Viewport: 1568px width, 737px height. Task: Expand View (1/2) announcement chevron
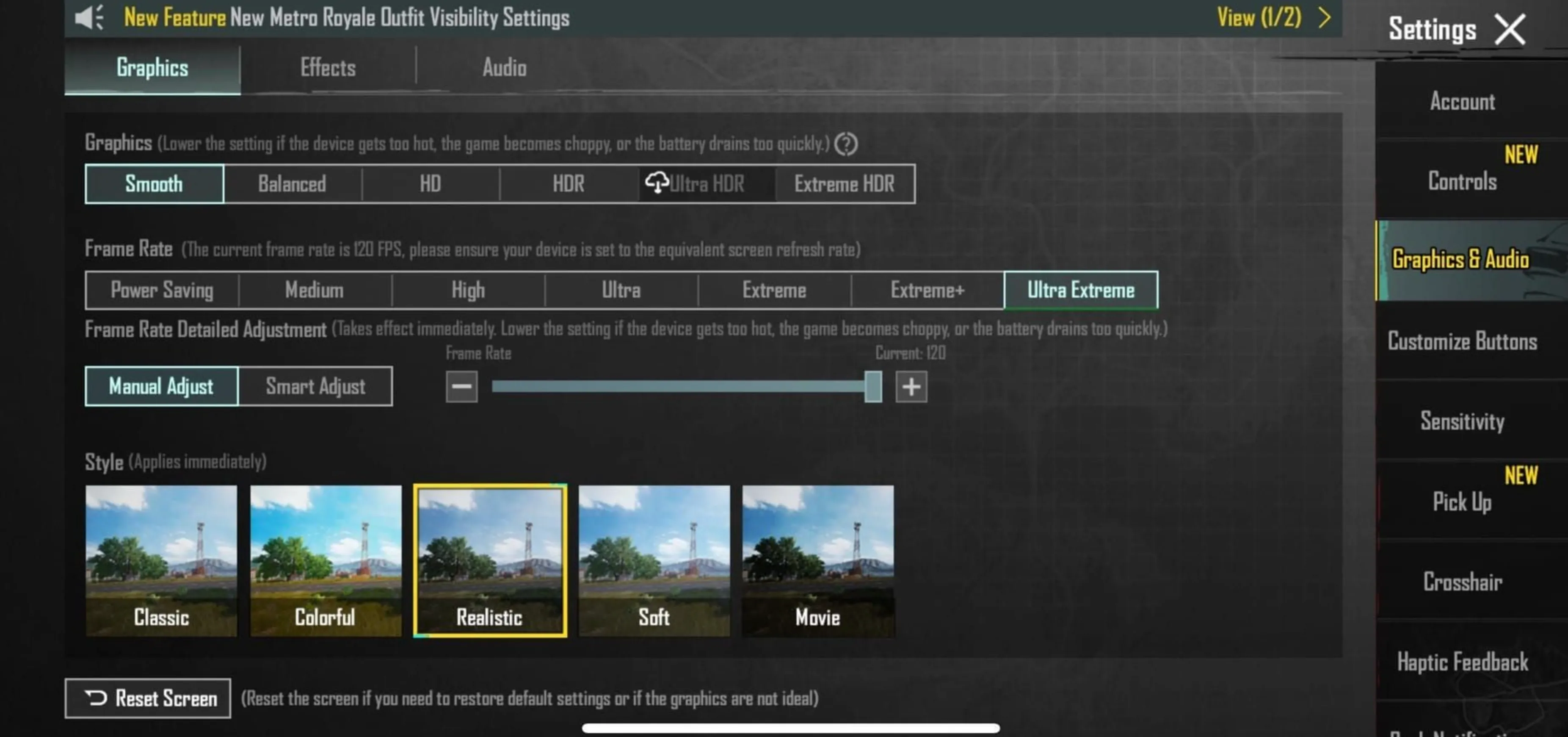(1325, 18)
